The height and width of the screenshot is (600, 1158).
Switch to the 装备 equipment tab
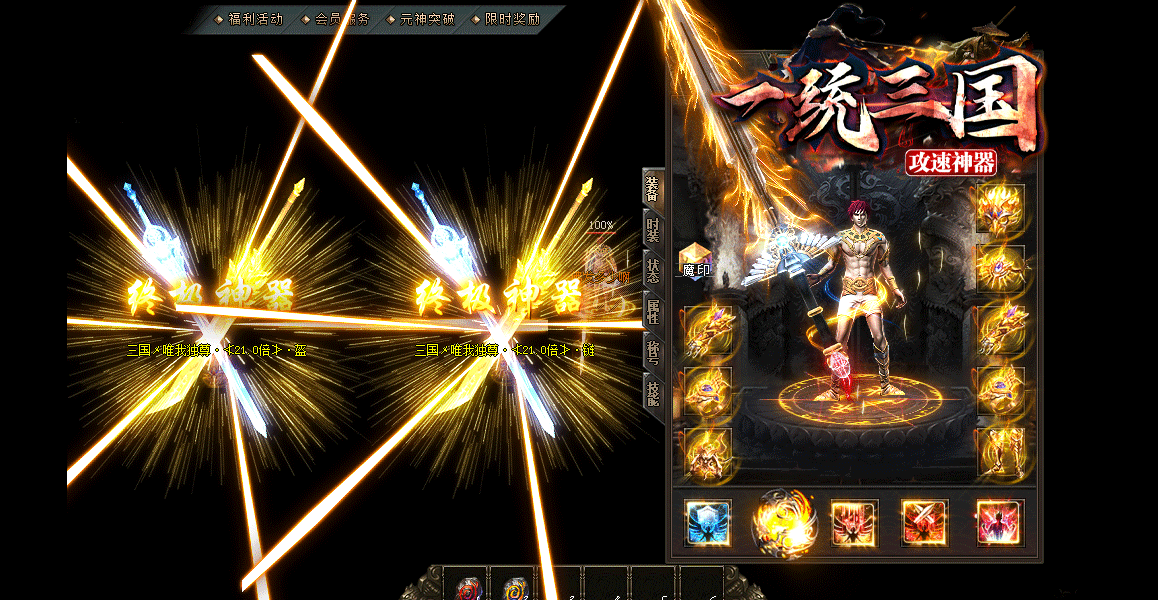tap(652, 187)
